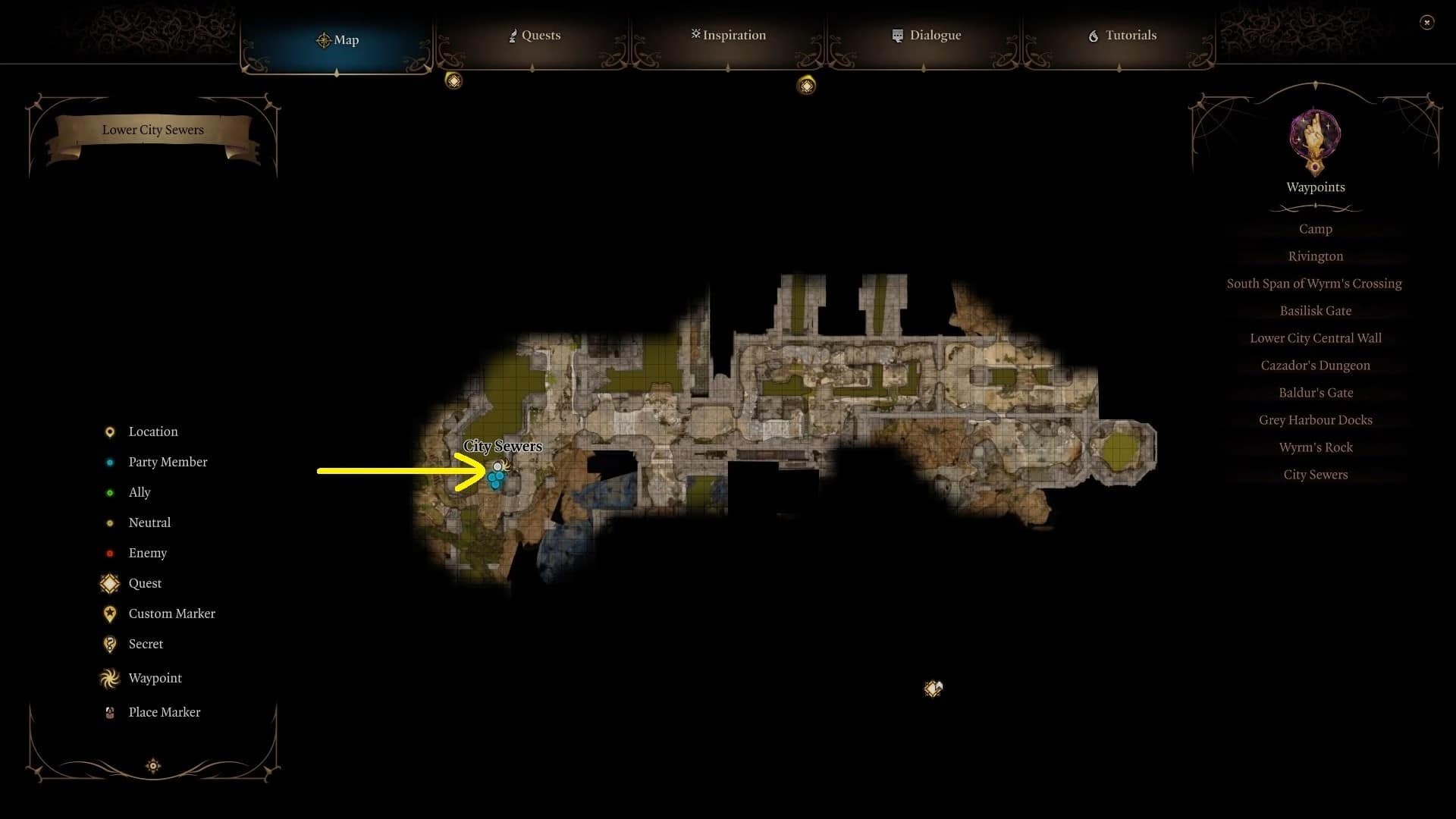
Task: Click City Sewers in the waypoint list
Action: [x=1315, y=475]
